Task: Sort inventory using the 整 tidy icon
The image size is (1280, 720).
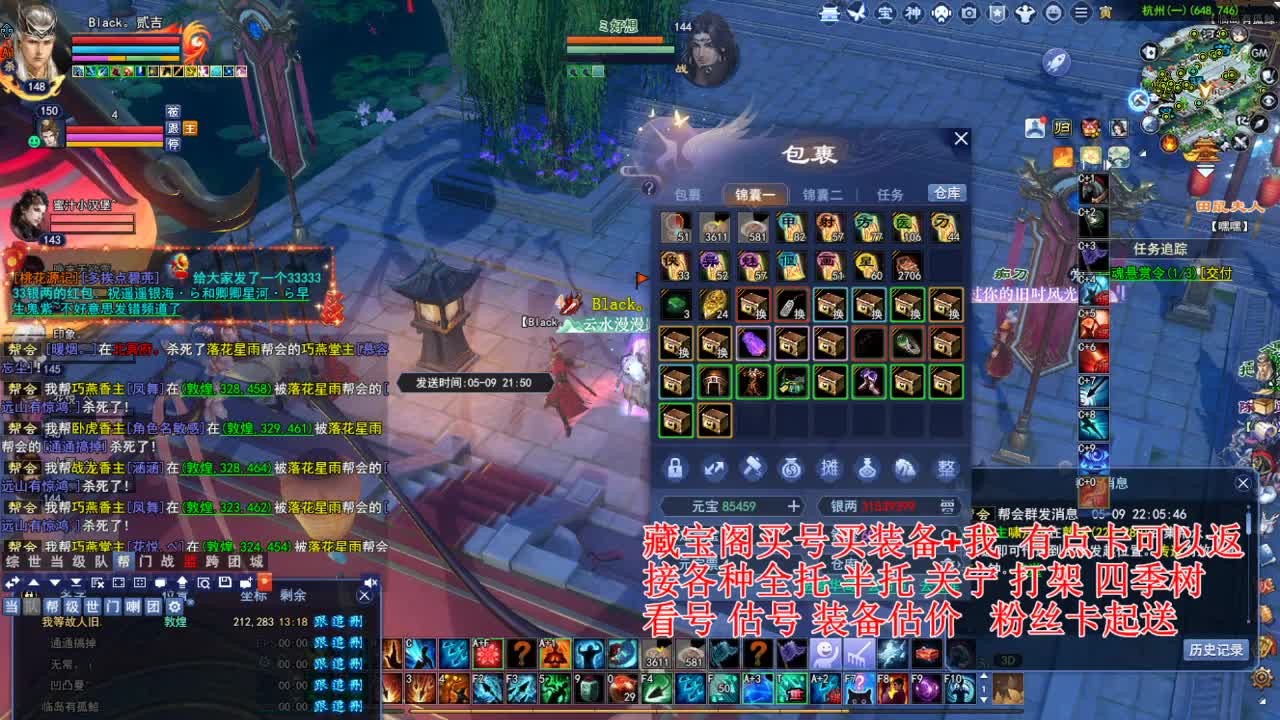Action: tap(945, 468)
